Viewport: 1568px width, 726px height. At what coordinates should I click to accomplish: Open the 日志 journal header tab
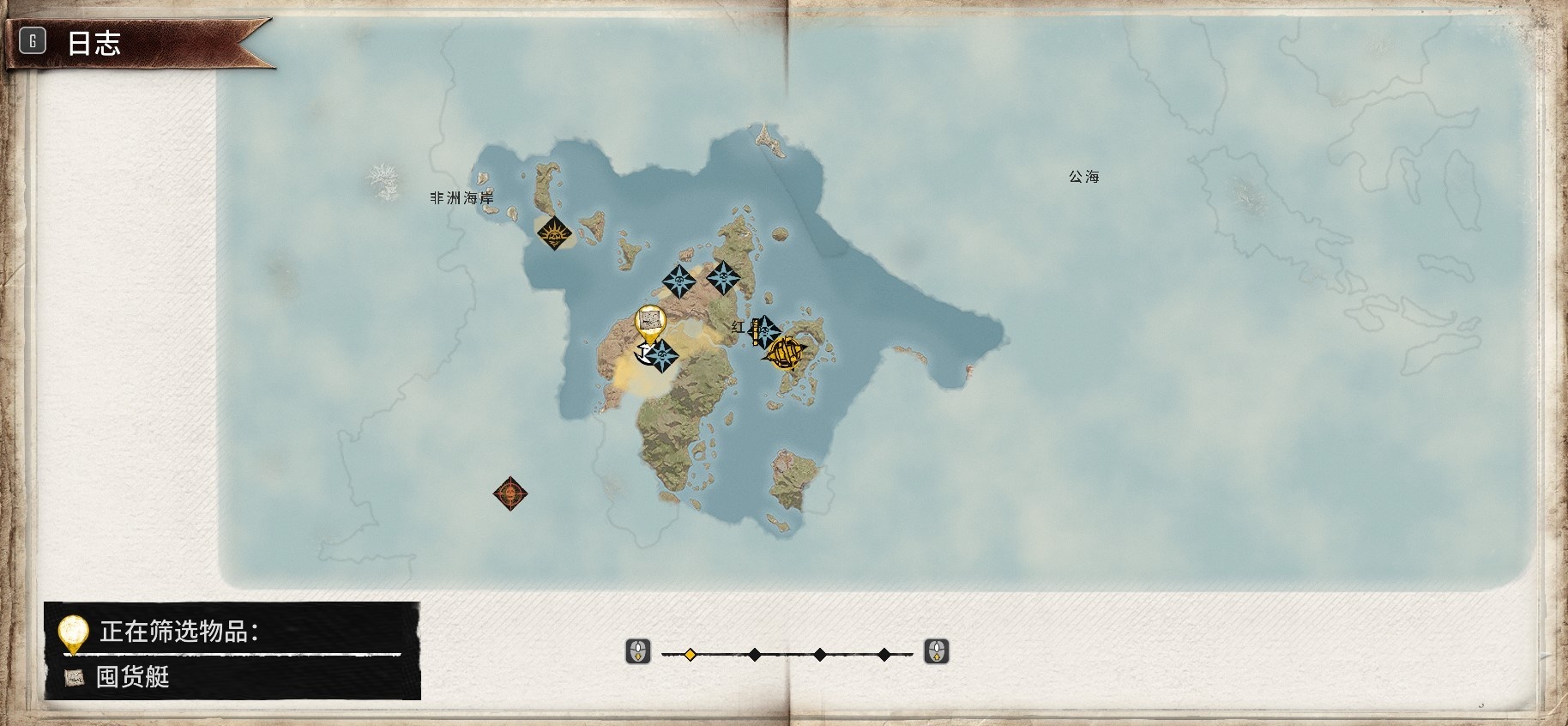[93, 42]
